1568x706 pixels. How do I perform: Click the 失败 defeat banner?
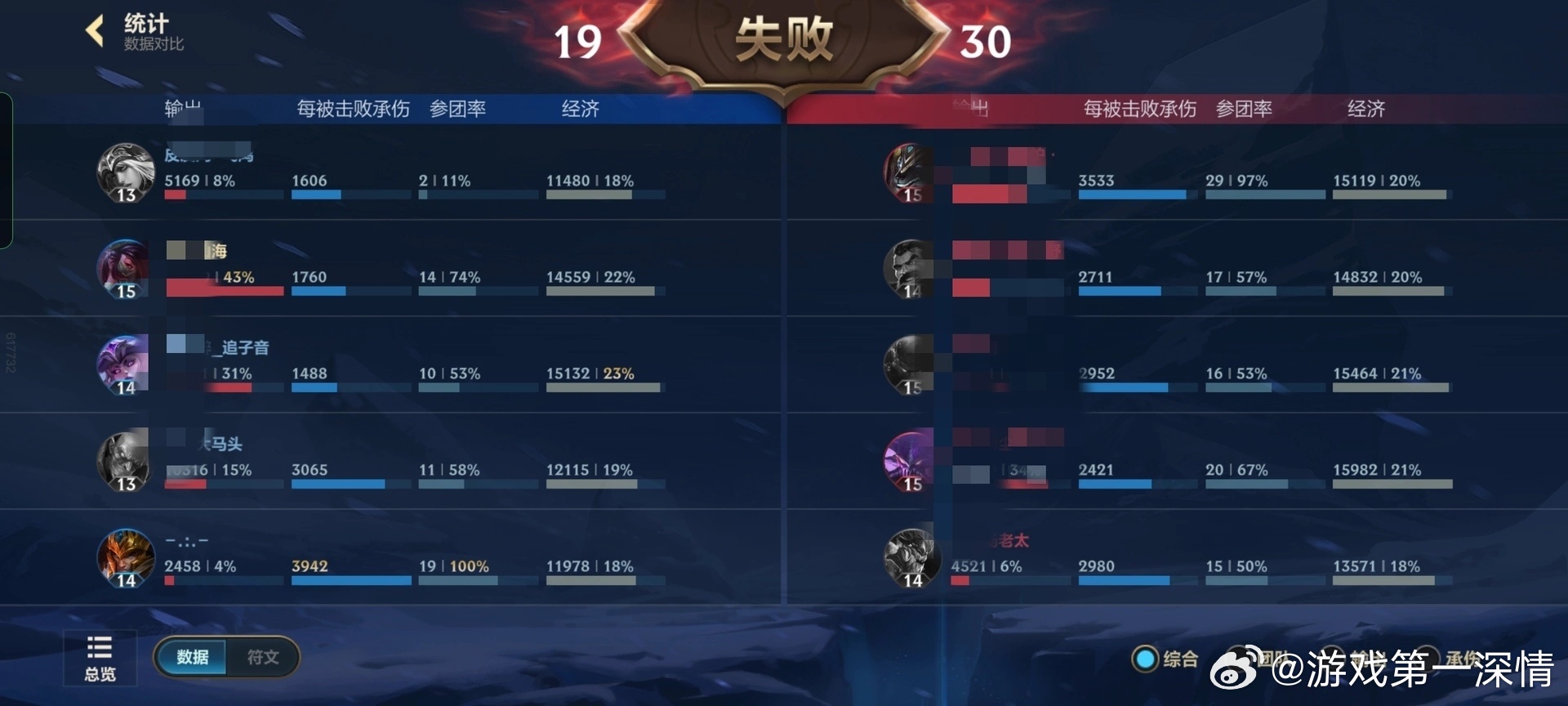pyautogui.click(x=783, y=38)
